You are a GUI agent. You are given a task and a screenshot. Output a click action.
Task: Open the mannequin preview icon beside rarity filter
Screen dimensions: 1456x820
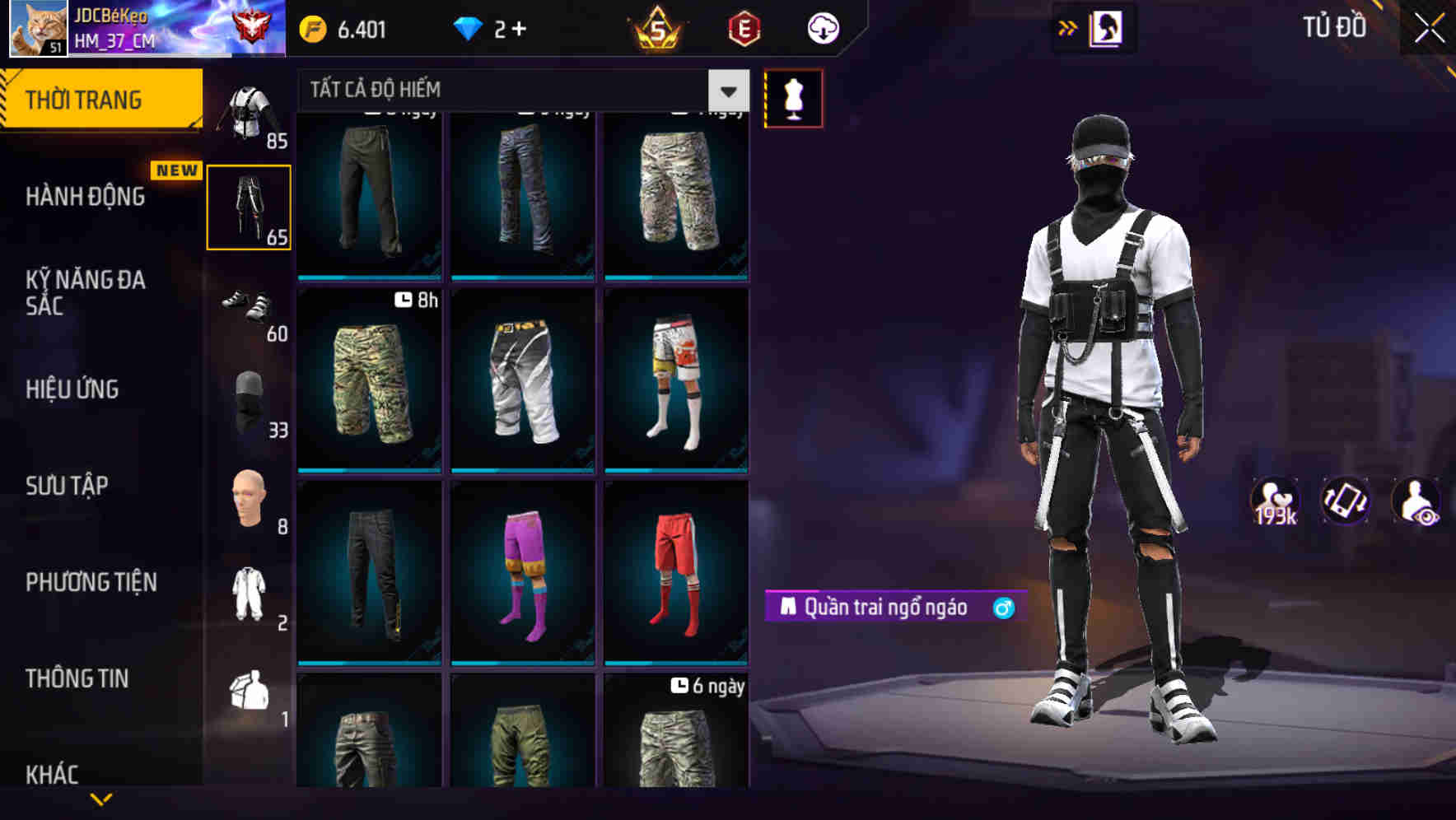pyautogui.click(x=793, y=97)
